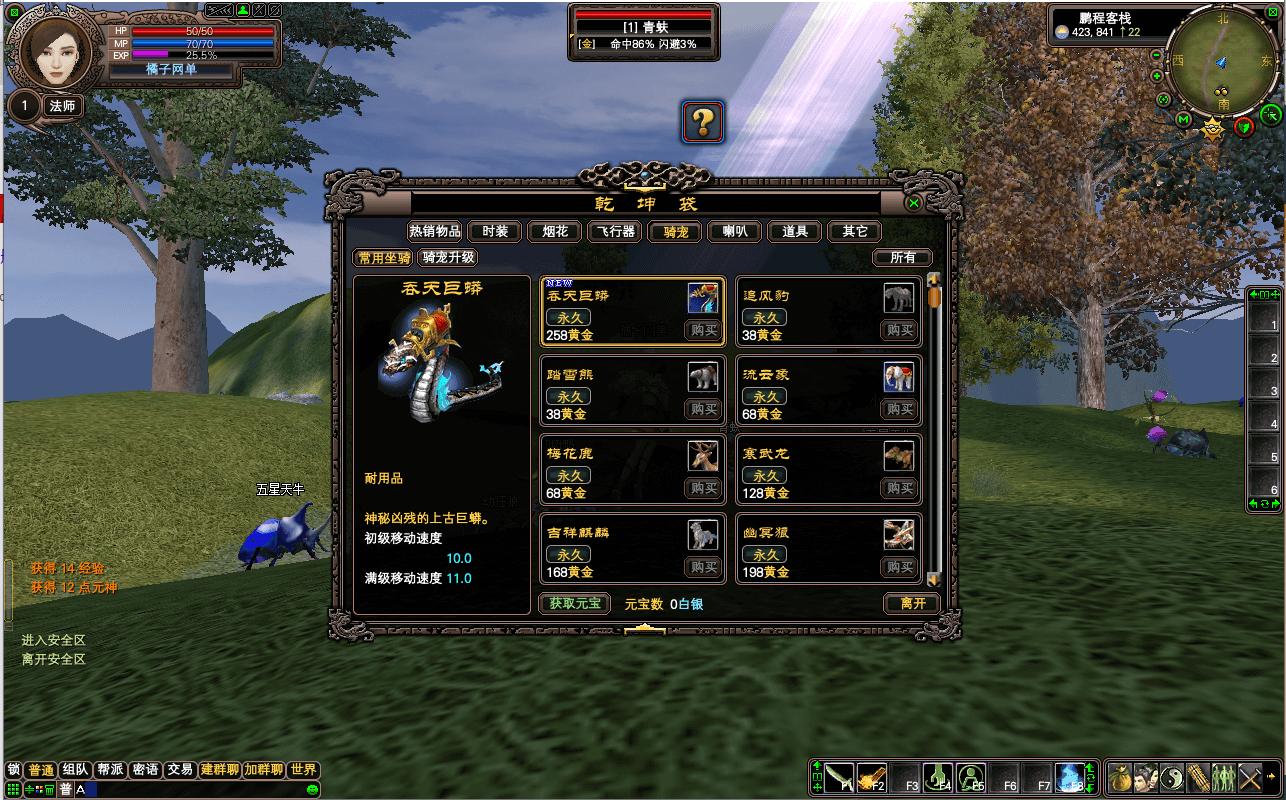Open the inventory bag icon
Viewport: 1286px width, 800px height.
click(1121, 777)
